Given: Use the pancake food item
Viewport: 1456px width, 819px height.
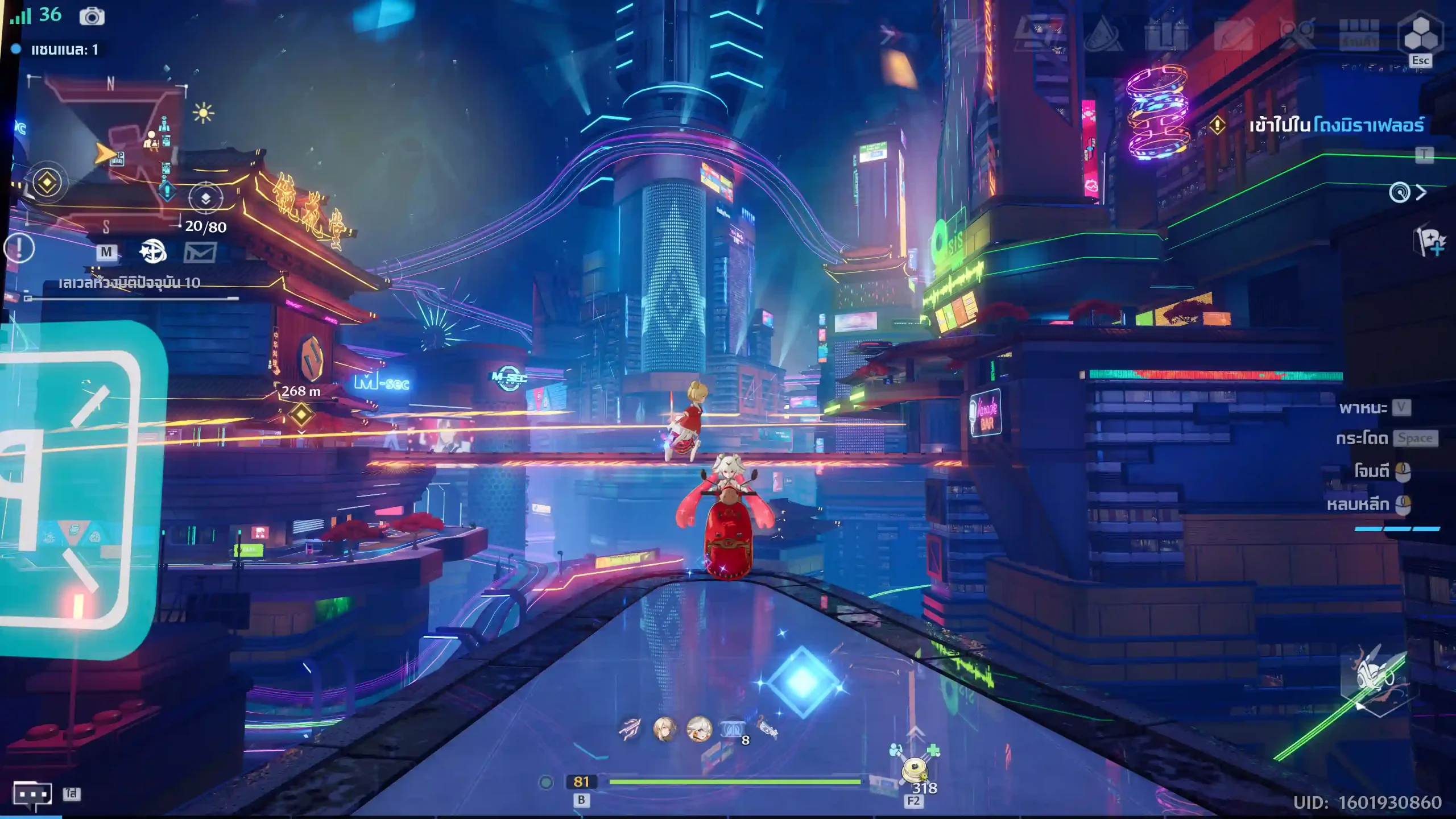Looking at the screenshot, I should 915,770.
